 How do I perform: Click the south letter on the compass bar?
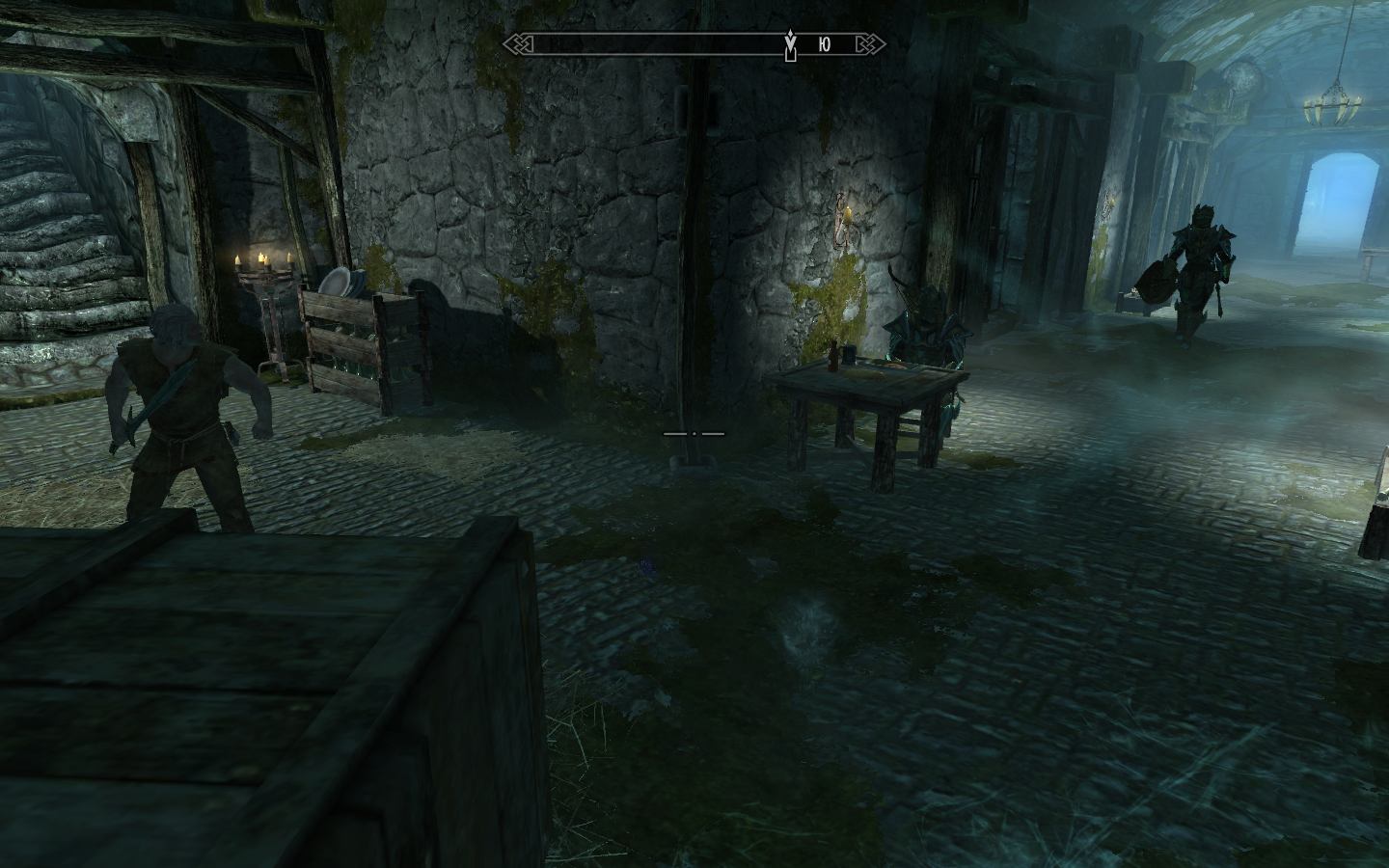823,44
